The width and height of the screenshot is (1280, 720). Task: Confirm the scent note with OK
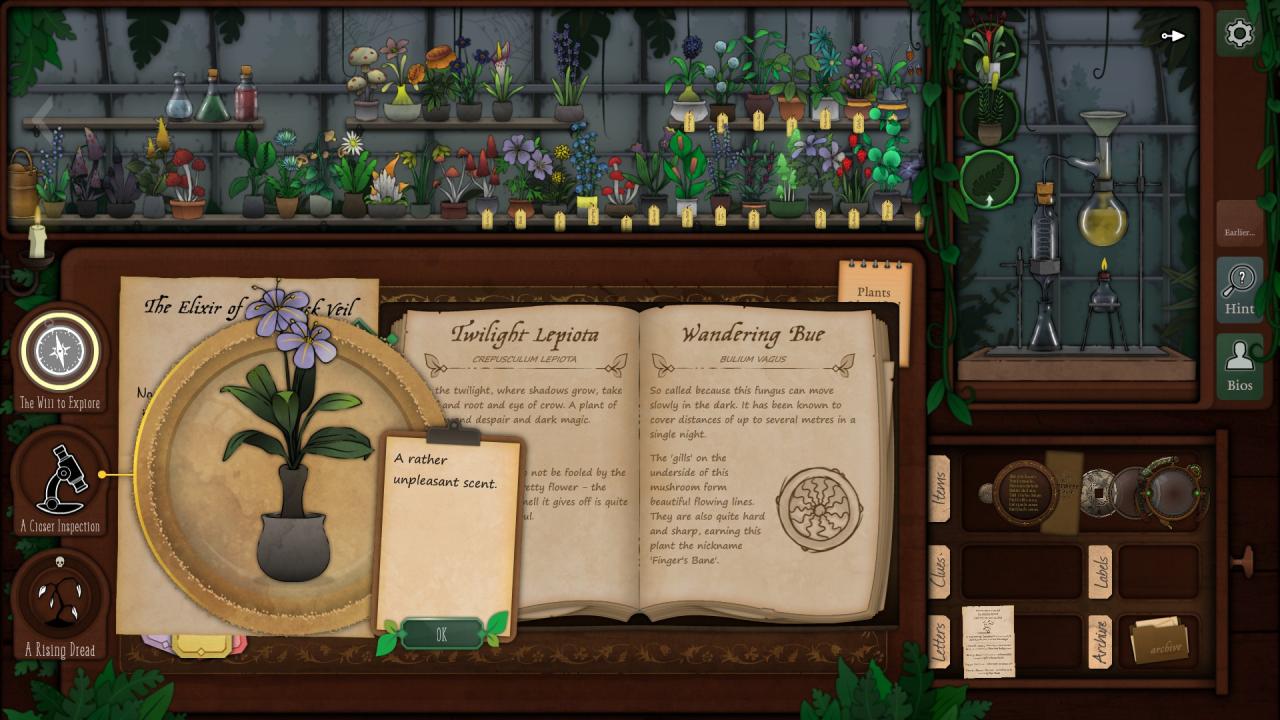441,635
